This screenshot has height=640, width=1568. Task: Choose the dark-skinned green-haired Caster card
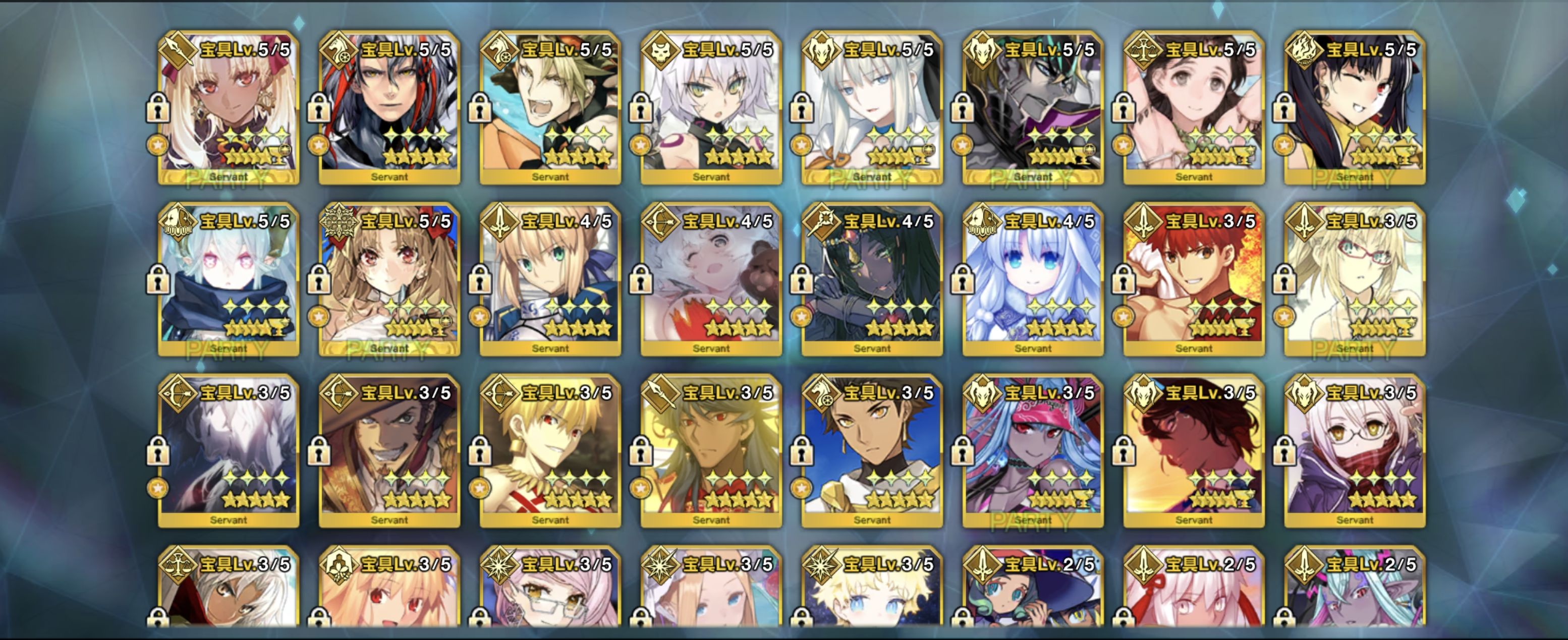(872, 280)
